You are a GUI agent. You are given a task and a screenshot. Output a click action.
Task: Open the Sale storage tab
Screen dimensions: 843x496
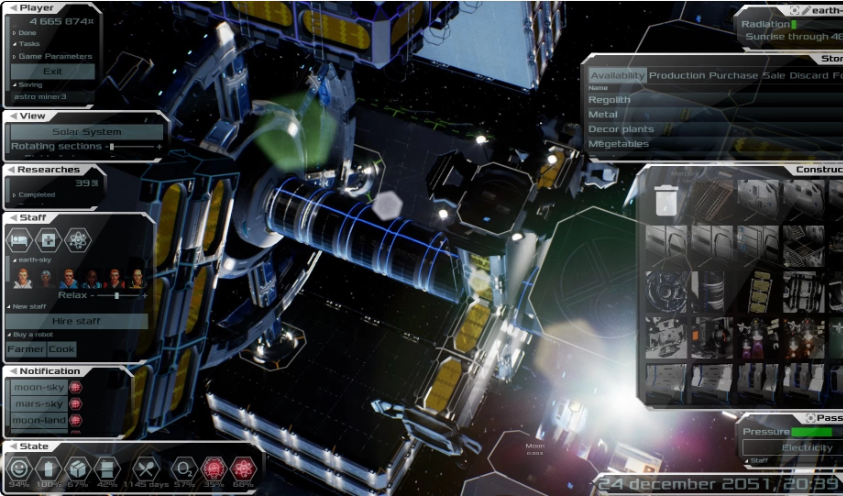coord(773,76)
